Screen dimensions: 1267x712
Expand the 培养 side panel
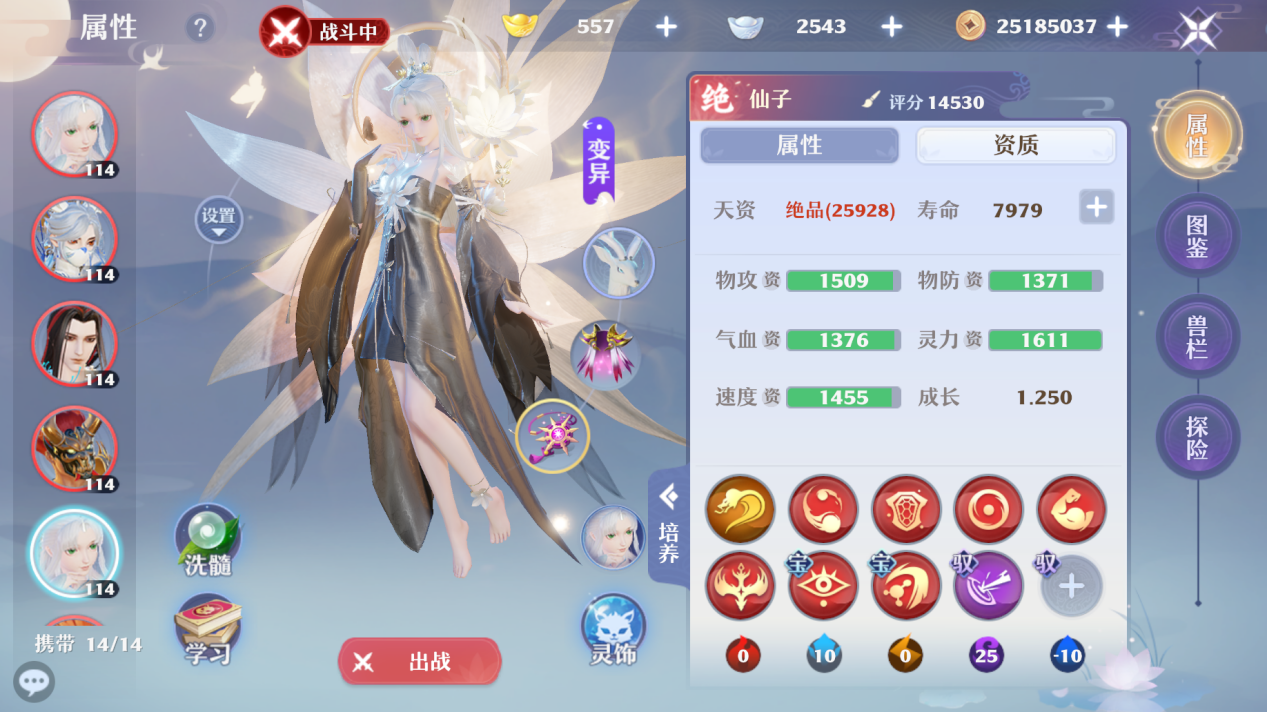click(x=668, y=524)
